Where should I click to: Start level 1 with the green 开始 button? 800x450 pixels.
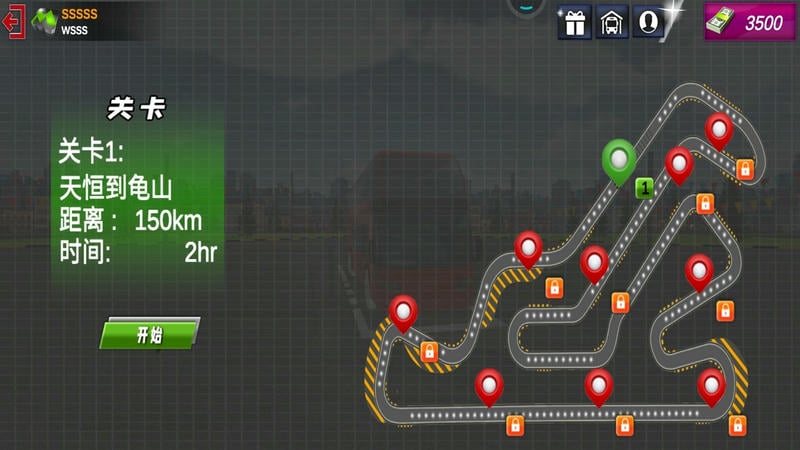(x=149, y=334)
